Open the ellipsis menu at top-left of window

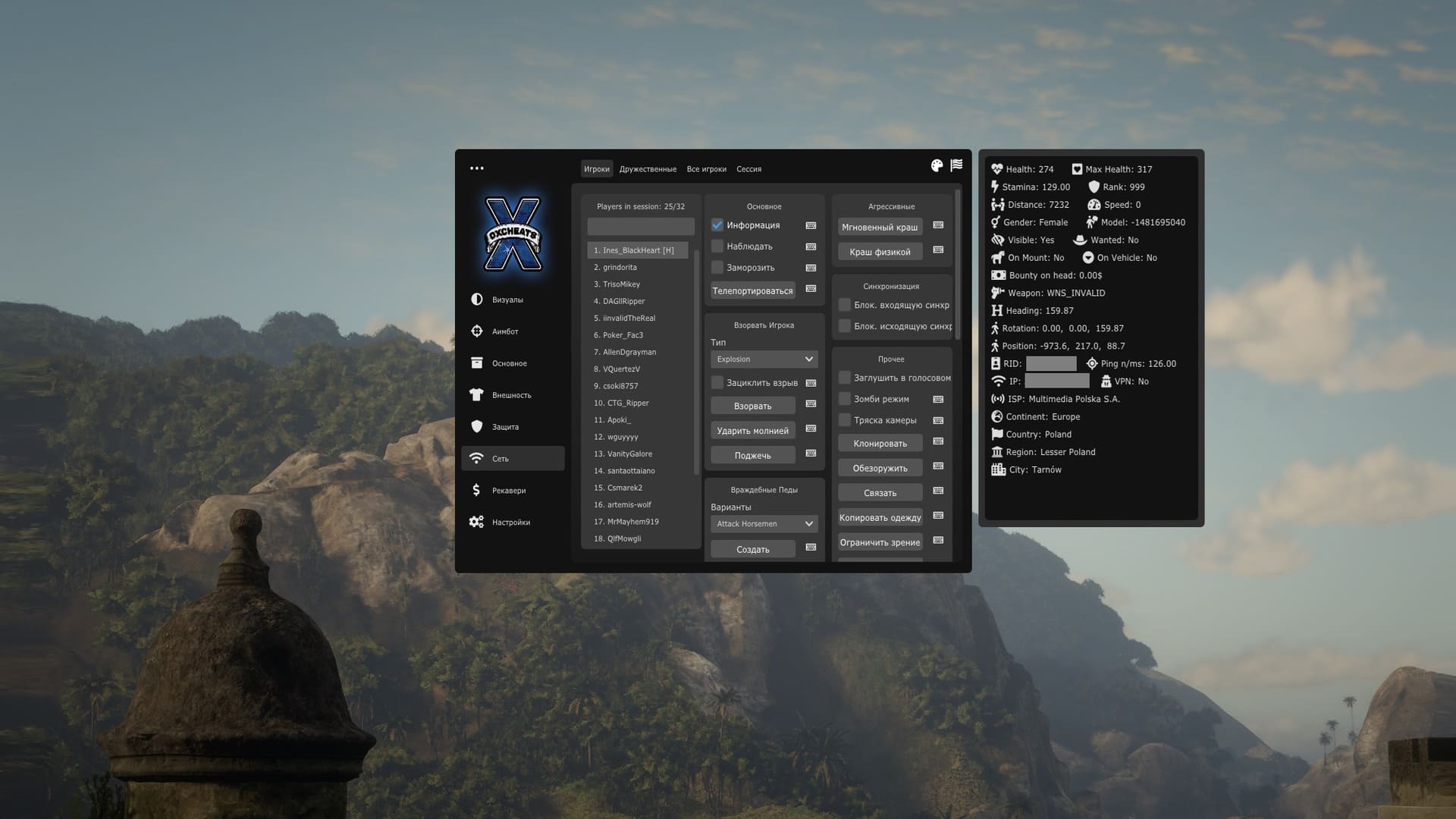(477, 168)
